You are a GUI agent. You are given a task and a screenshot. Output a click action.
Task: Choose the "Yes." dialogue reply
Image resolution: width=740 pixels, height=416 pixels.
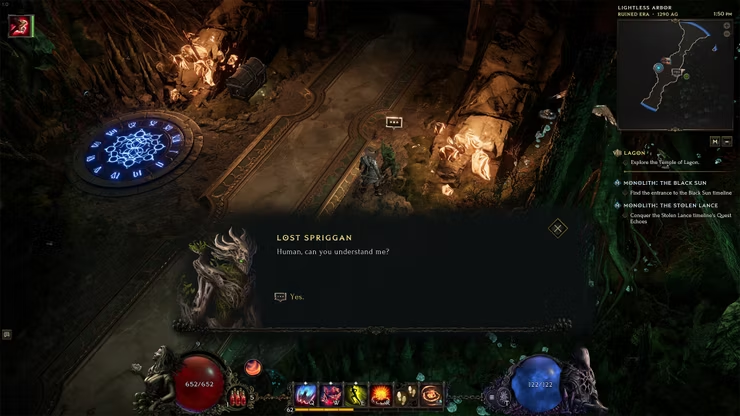(x=296, y=297)
